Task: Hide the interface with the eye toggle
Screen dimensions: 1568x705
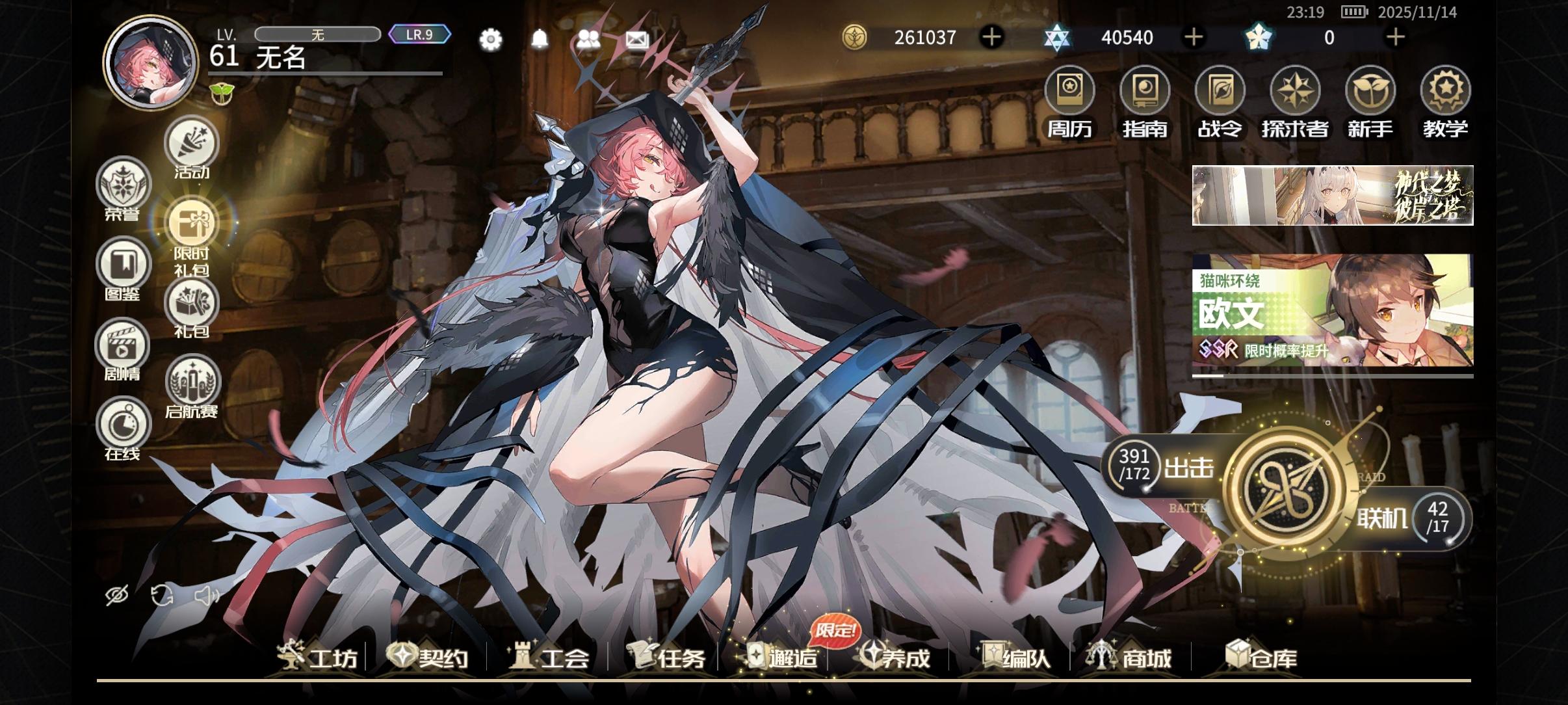Action: (x=117, y=594)
